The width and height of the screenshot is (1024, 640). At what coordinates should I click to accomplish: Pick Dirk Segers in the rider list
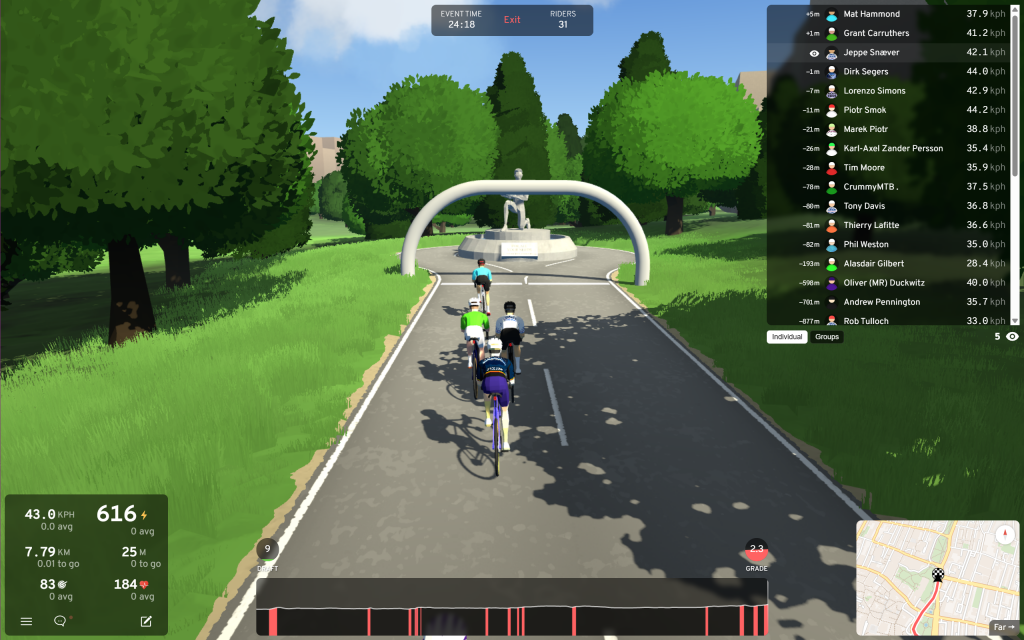(x=865, y=72)
